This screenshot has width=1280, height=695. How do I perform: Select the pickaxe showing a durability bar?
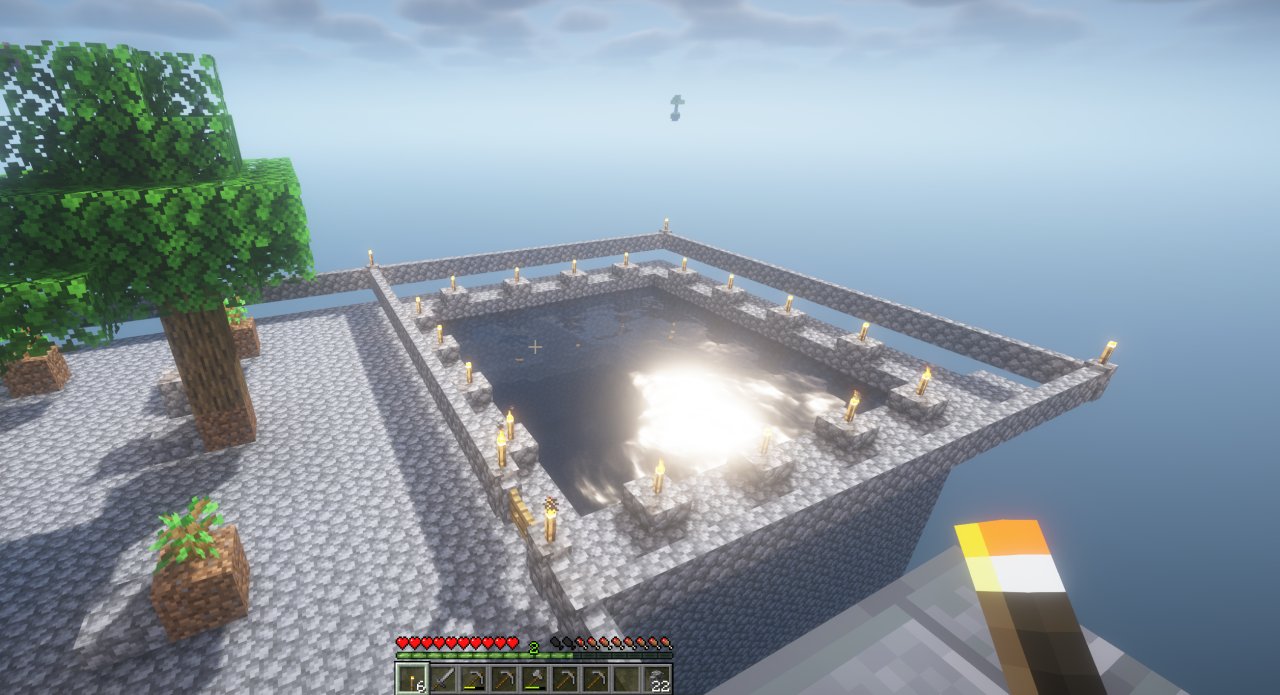[x=474, y=680]
